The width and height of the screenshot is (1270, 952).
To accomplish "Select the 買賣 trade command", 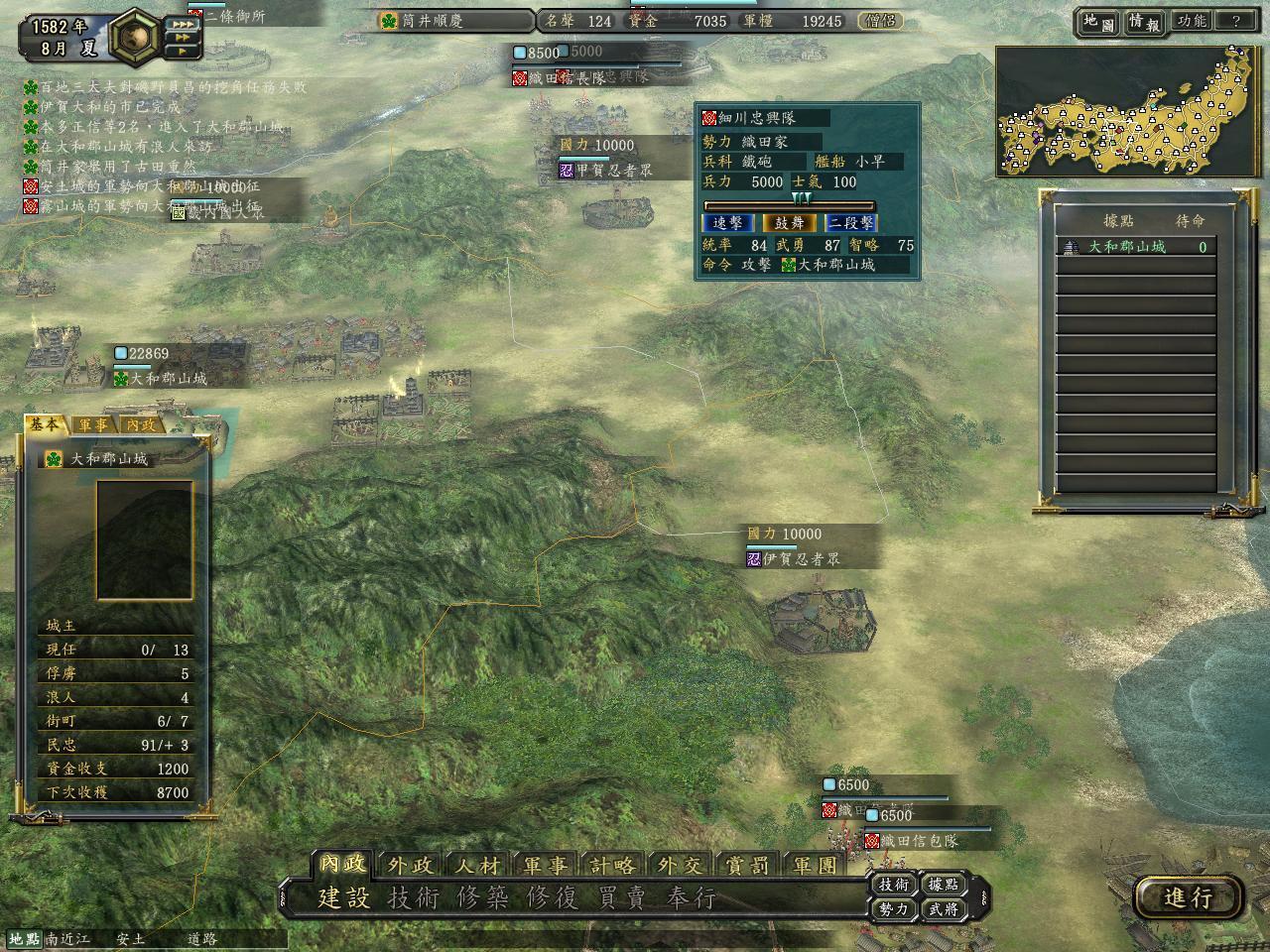I will click(x=621, y=898).
